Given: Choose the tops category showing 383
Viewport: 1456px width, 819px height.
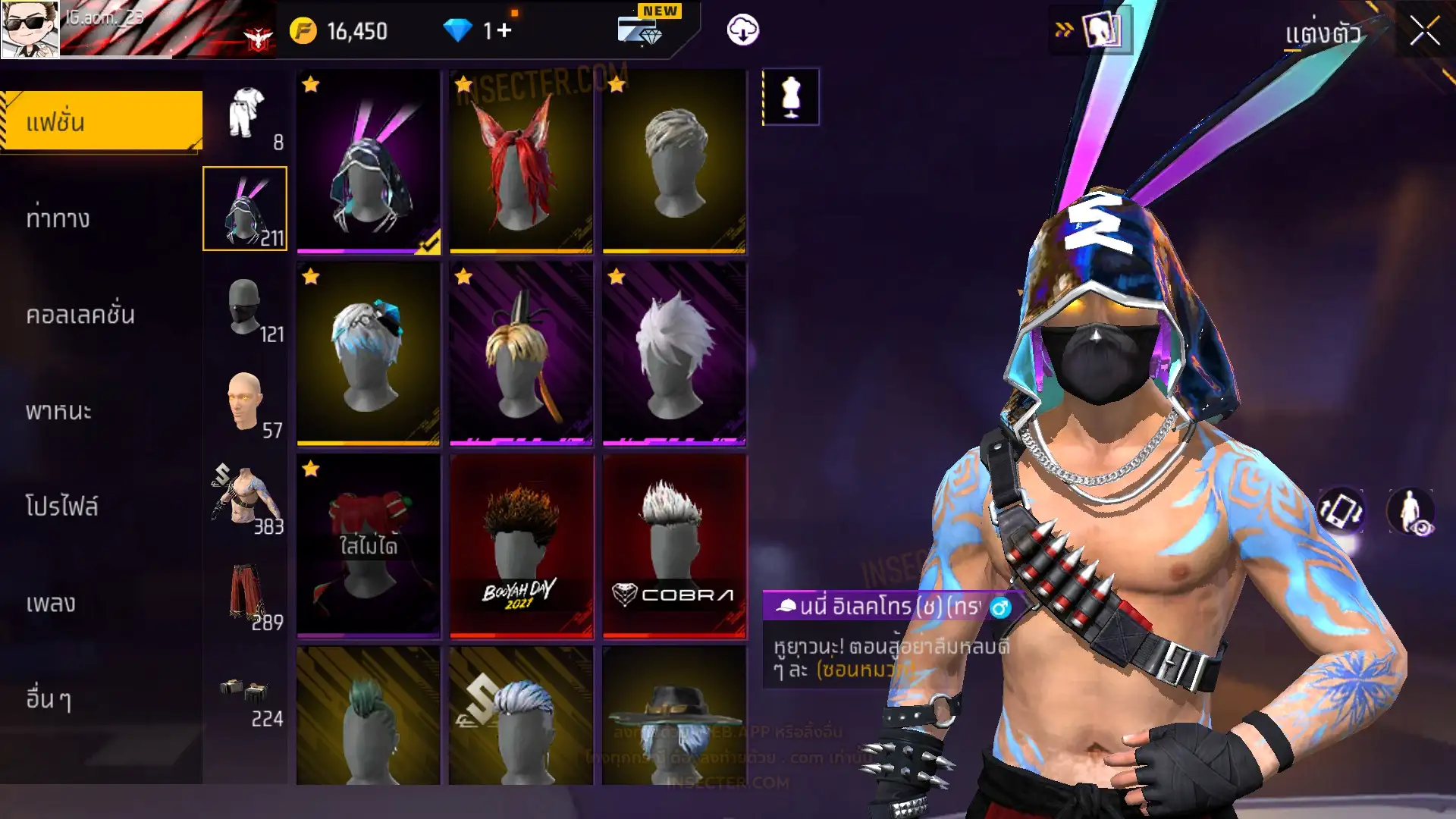Looking at the screenshot, I should (x=246, y=497).
